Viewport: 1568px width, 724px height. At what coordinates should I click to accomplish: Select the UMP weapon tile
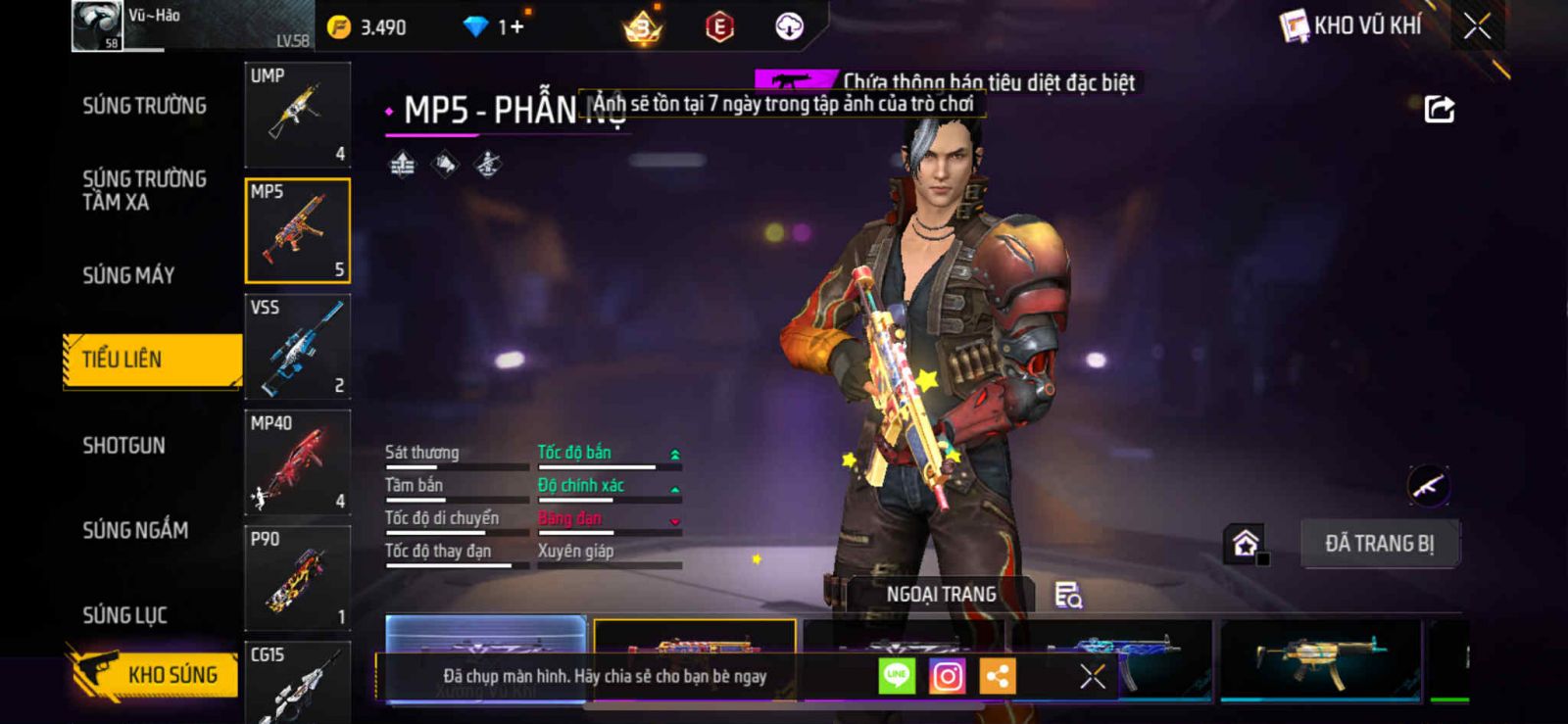(x=297, y=116)
